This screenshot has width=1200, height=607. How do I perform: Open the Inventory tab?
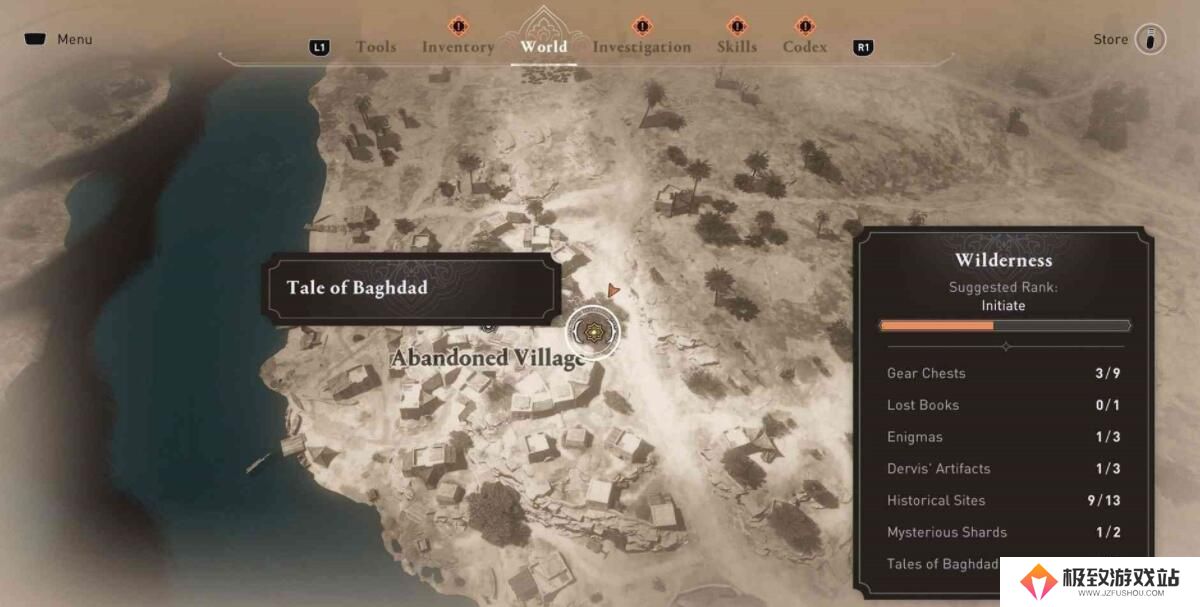coord(458,47)
